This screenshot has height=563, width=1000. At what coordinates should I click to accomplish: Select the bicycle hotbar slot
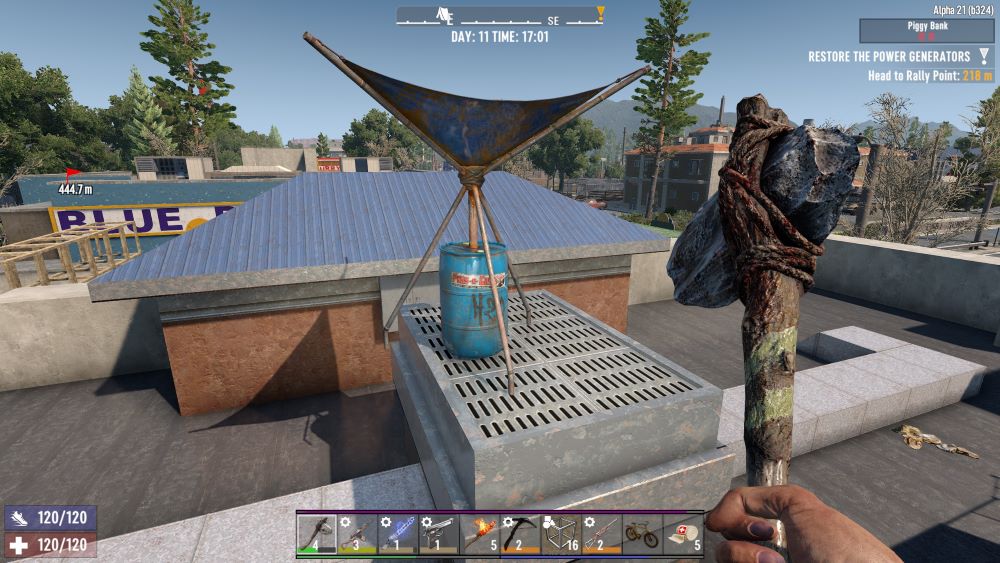tap(643, 534)
